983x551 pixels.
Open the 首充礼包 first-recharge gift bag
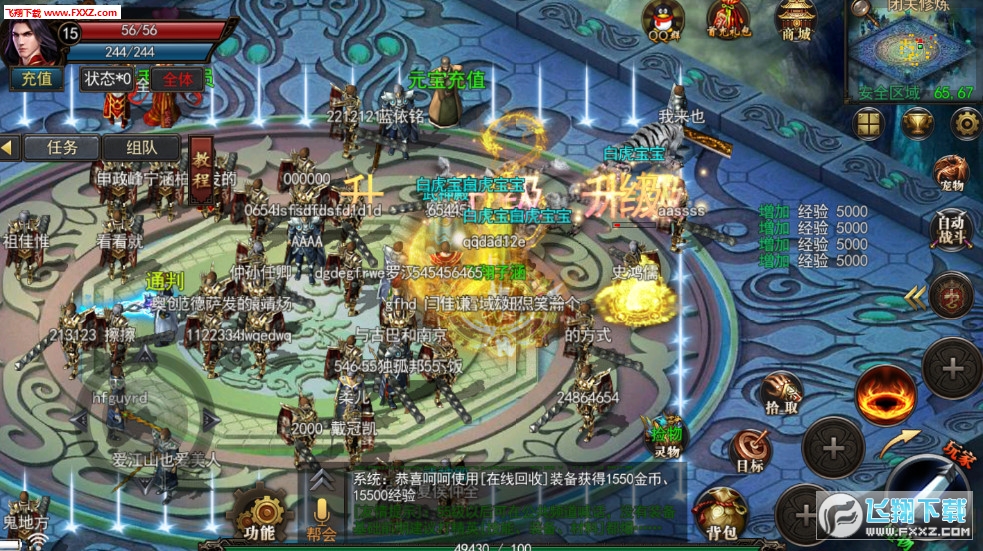(727, 20)
